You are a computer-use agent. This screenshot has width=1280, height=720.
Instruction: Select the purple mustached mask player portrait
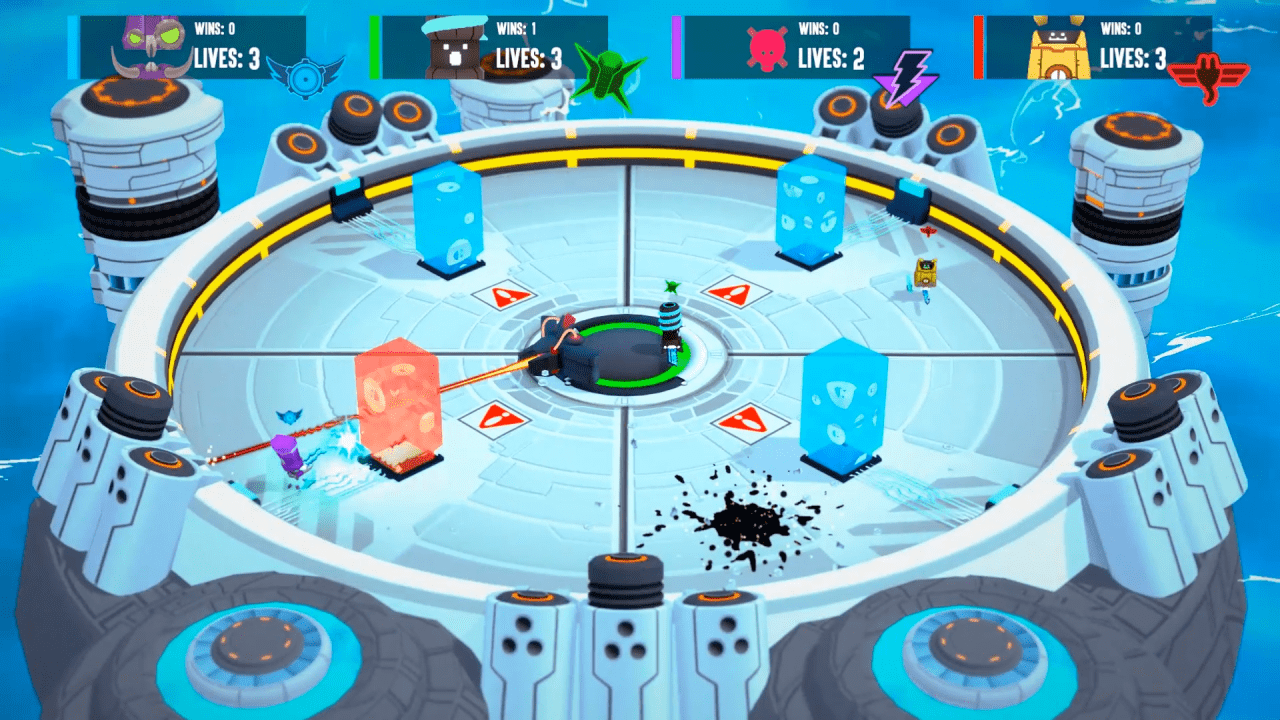pos(153,47)
